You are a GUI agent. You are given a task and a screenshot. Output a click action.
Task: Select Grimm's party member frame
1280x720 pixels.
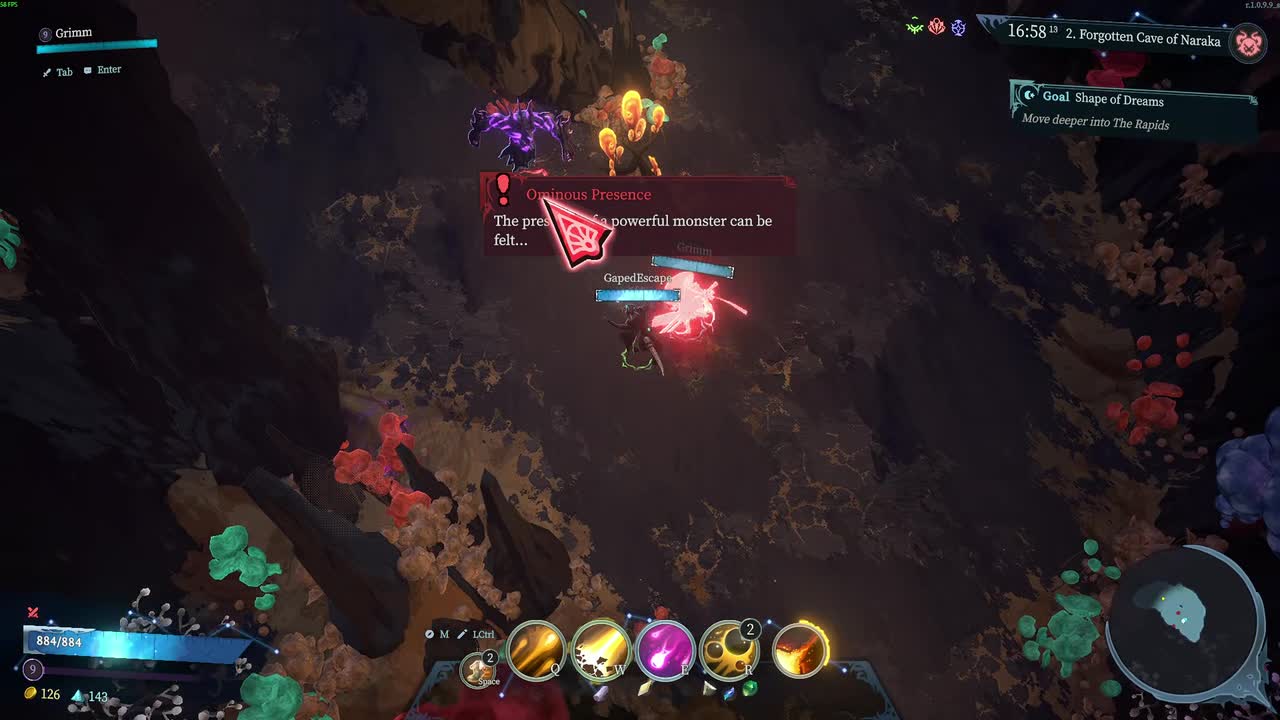pos(97,40)
